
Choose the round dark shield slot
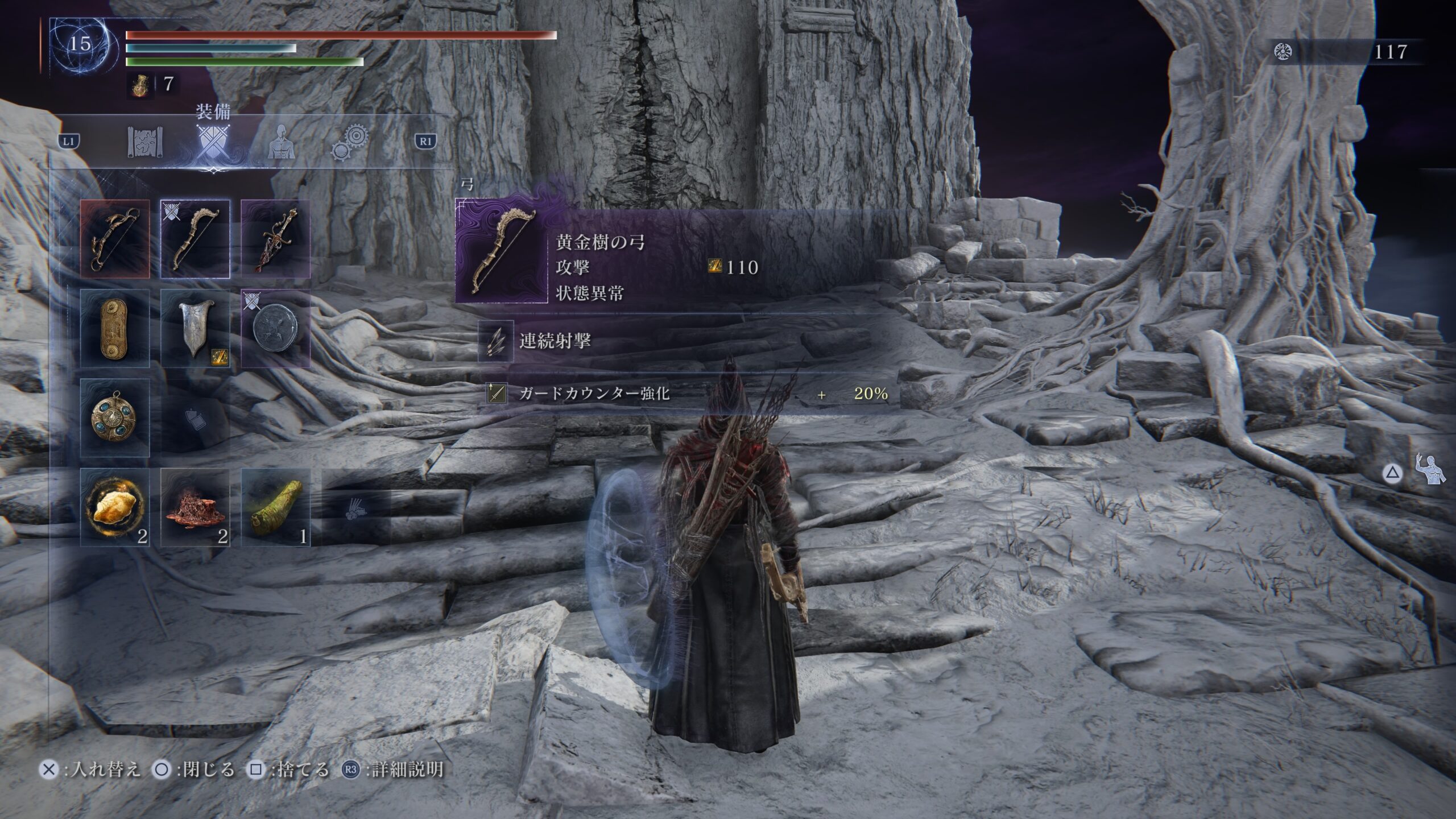276,329
